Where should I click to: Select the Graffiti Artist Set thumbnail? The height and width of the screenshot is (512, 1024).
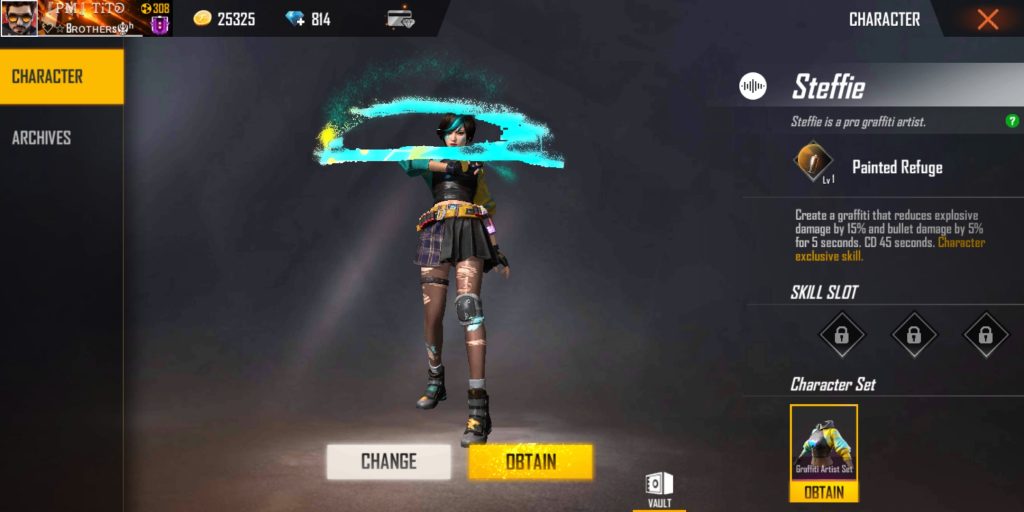click(824, 443)
